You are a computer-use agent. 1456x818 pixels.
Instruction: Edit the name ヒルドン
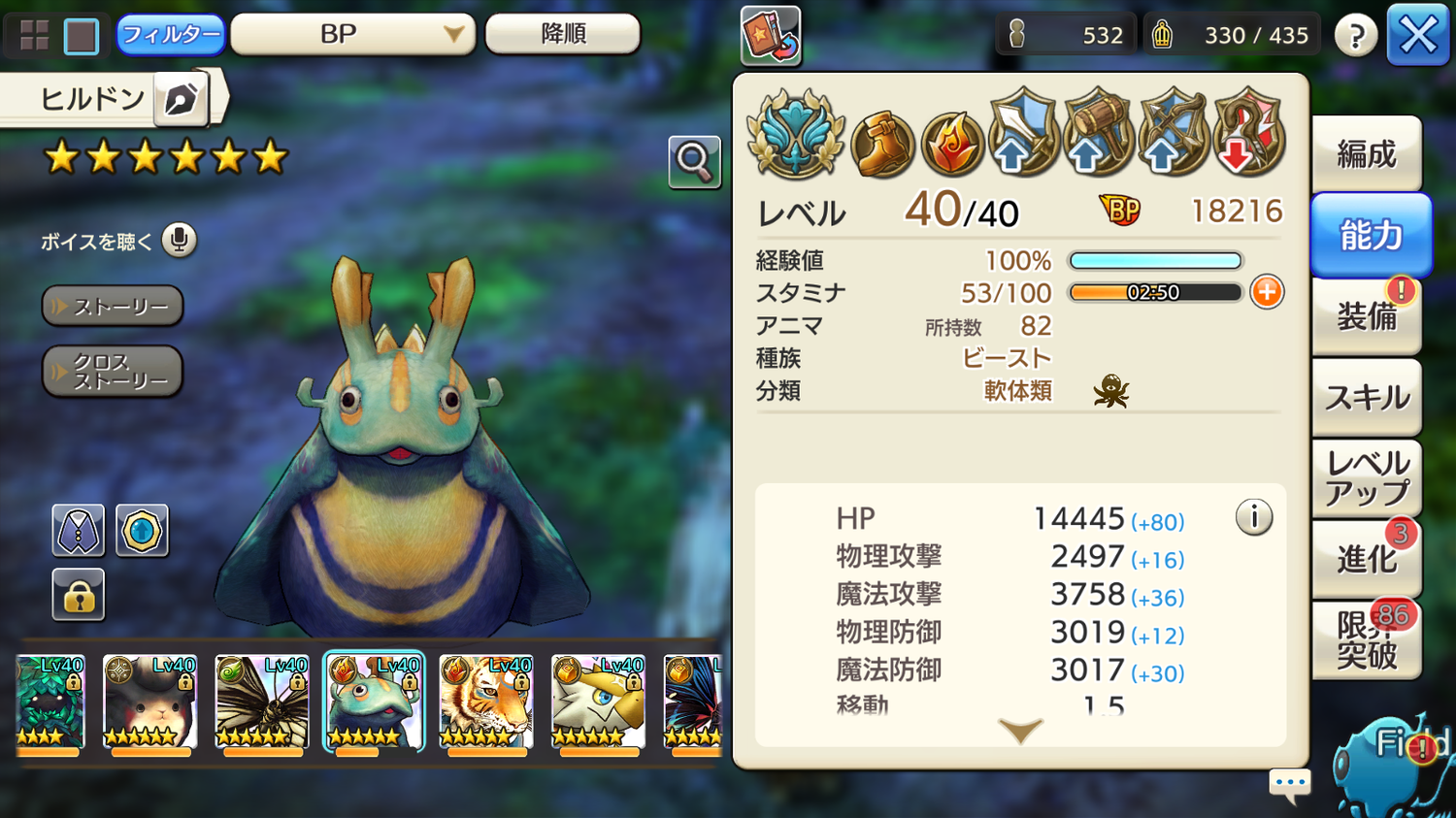click(x=182, y=99)
